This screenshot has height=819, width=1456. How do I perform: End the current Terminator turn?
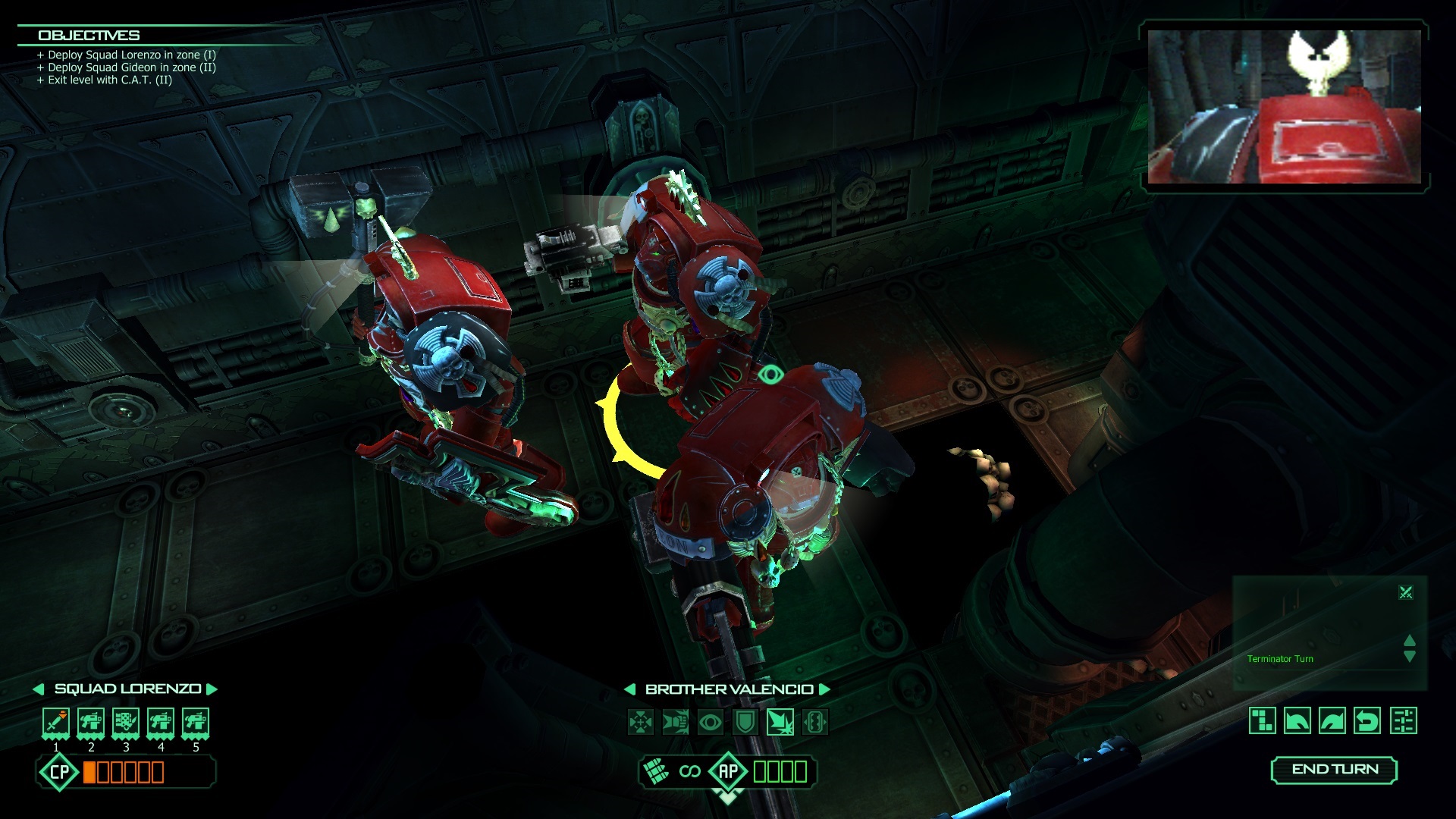pos(1334,770)
